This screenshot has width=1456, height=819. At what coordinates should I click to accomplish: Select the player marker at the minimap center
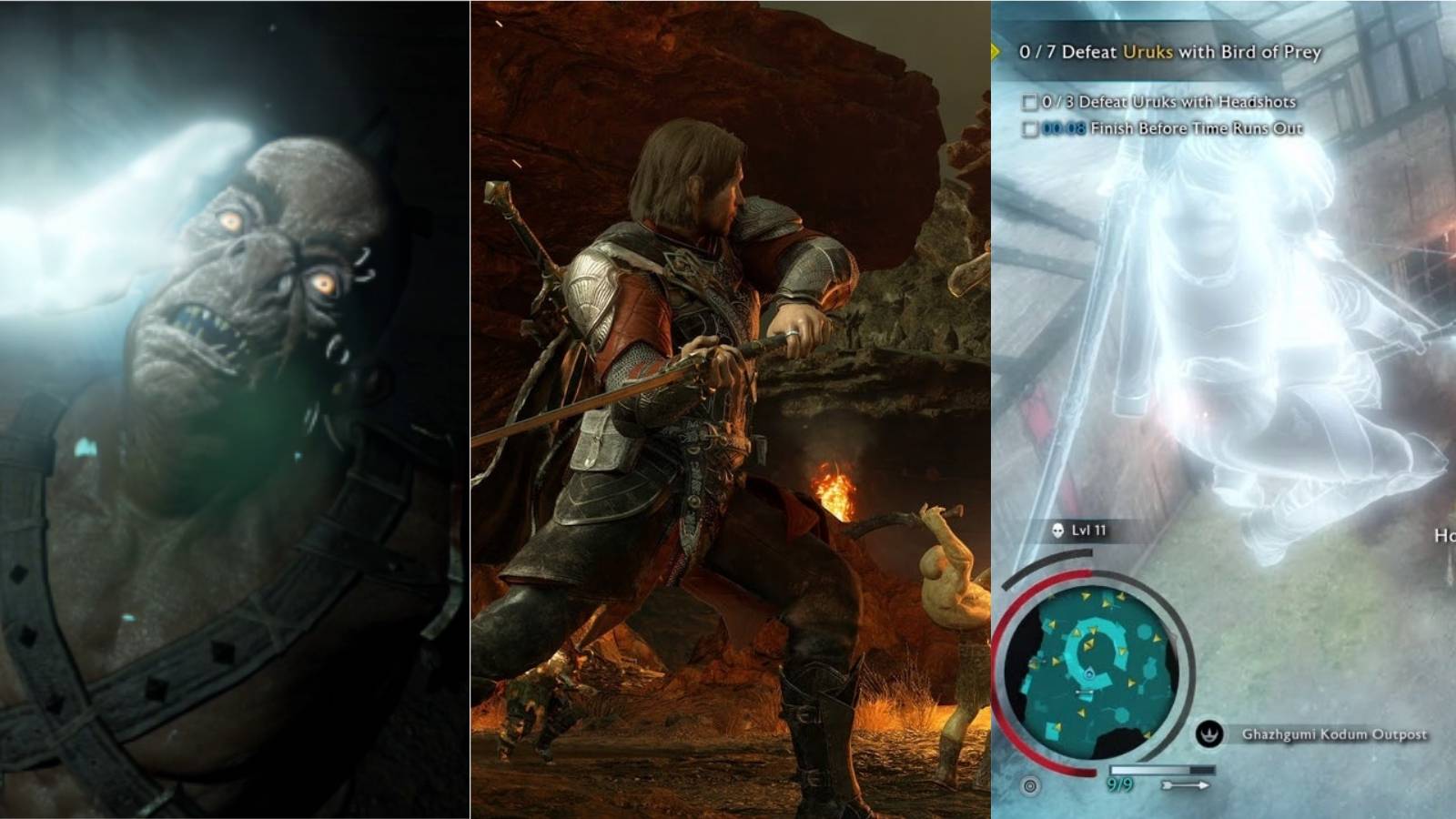tap(1089, 673)
